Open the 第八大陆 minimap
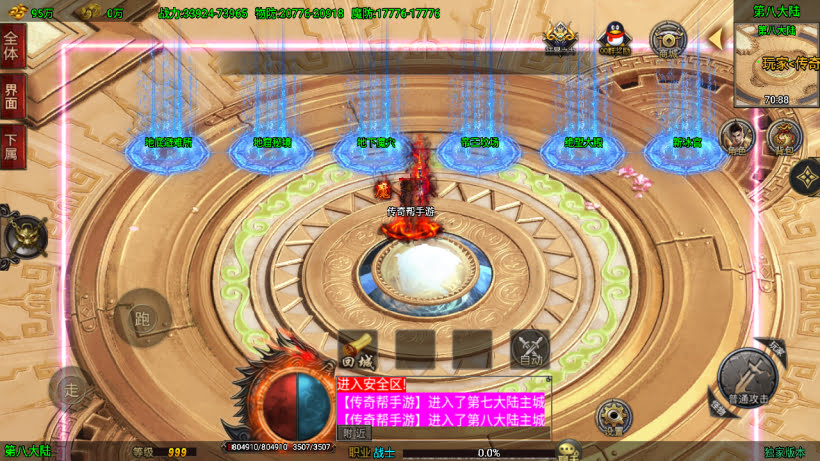820x461 pixels. (777, 63)
